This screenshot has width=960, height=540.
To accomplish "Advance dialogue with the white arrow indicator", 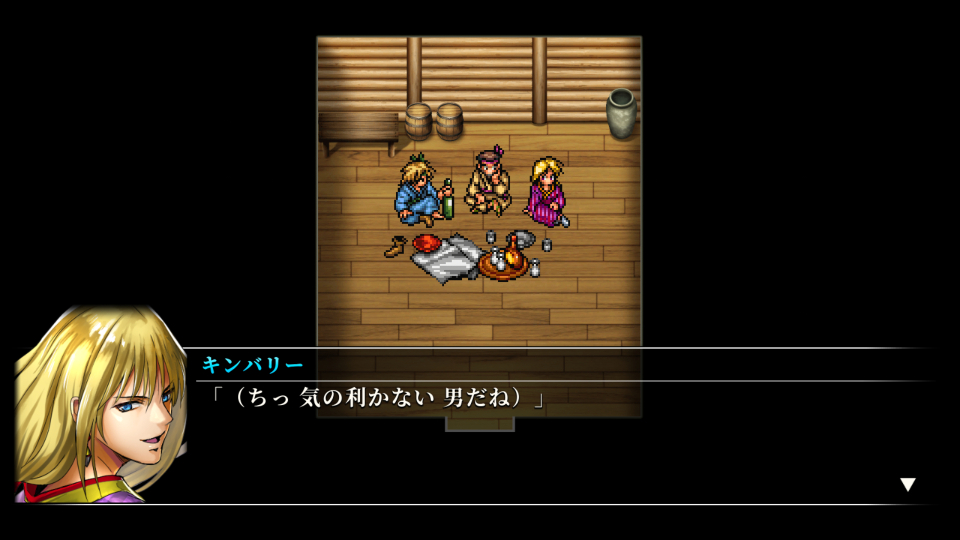I will [907, 485].
